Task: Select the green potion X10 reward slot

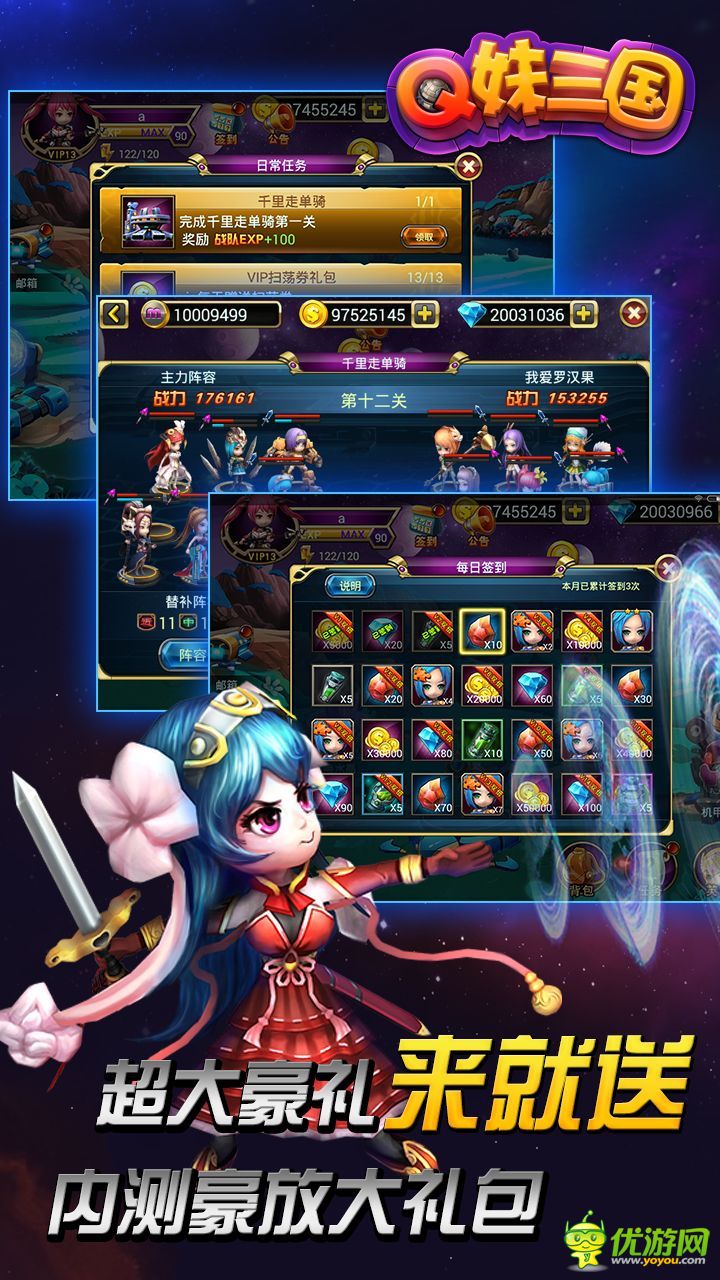Action: (482, 740)
